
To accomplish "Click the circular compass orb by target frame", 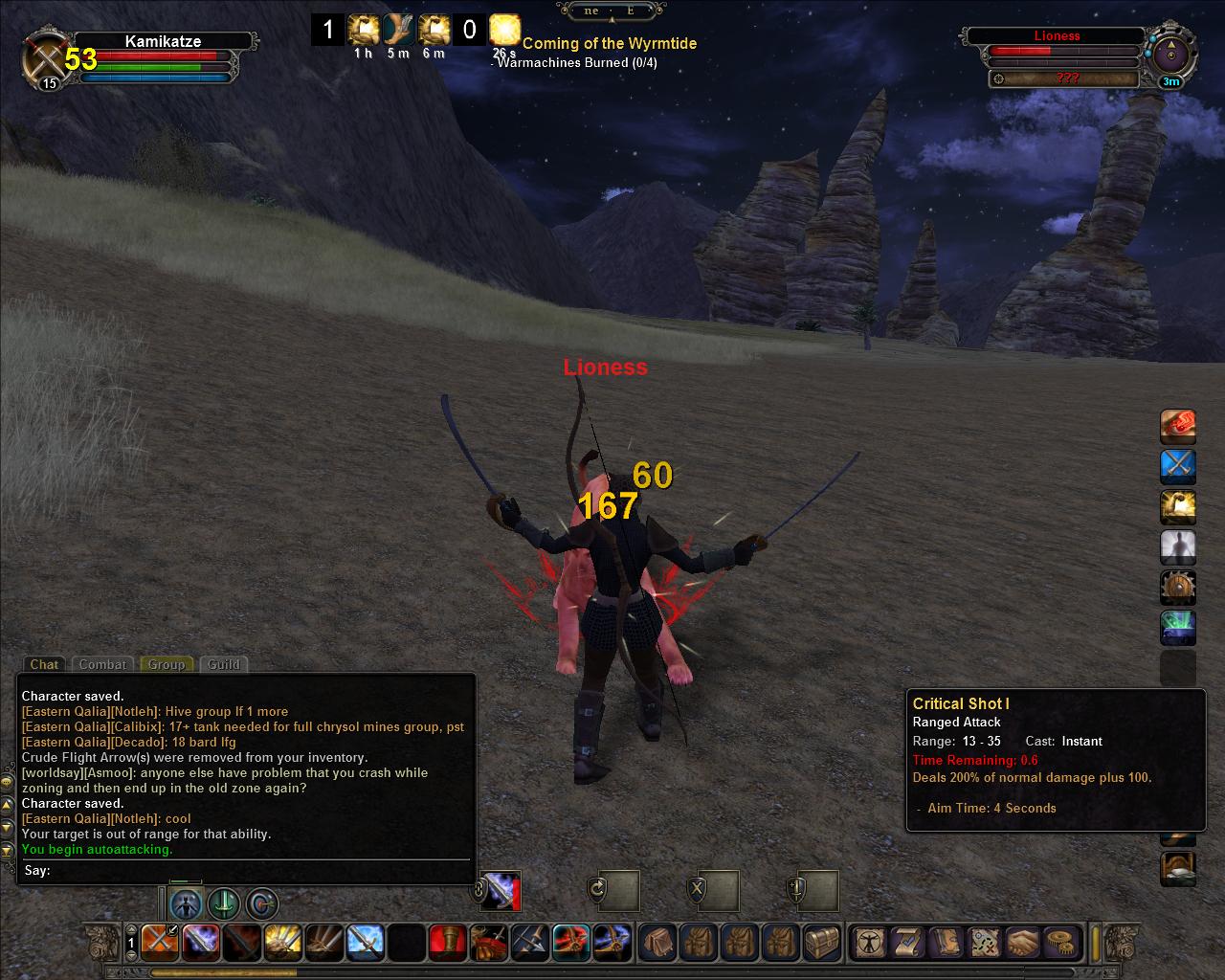I will pos(1169,54).
